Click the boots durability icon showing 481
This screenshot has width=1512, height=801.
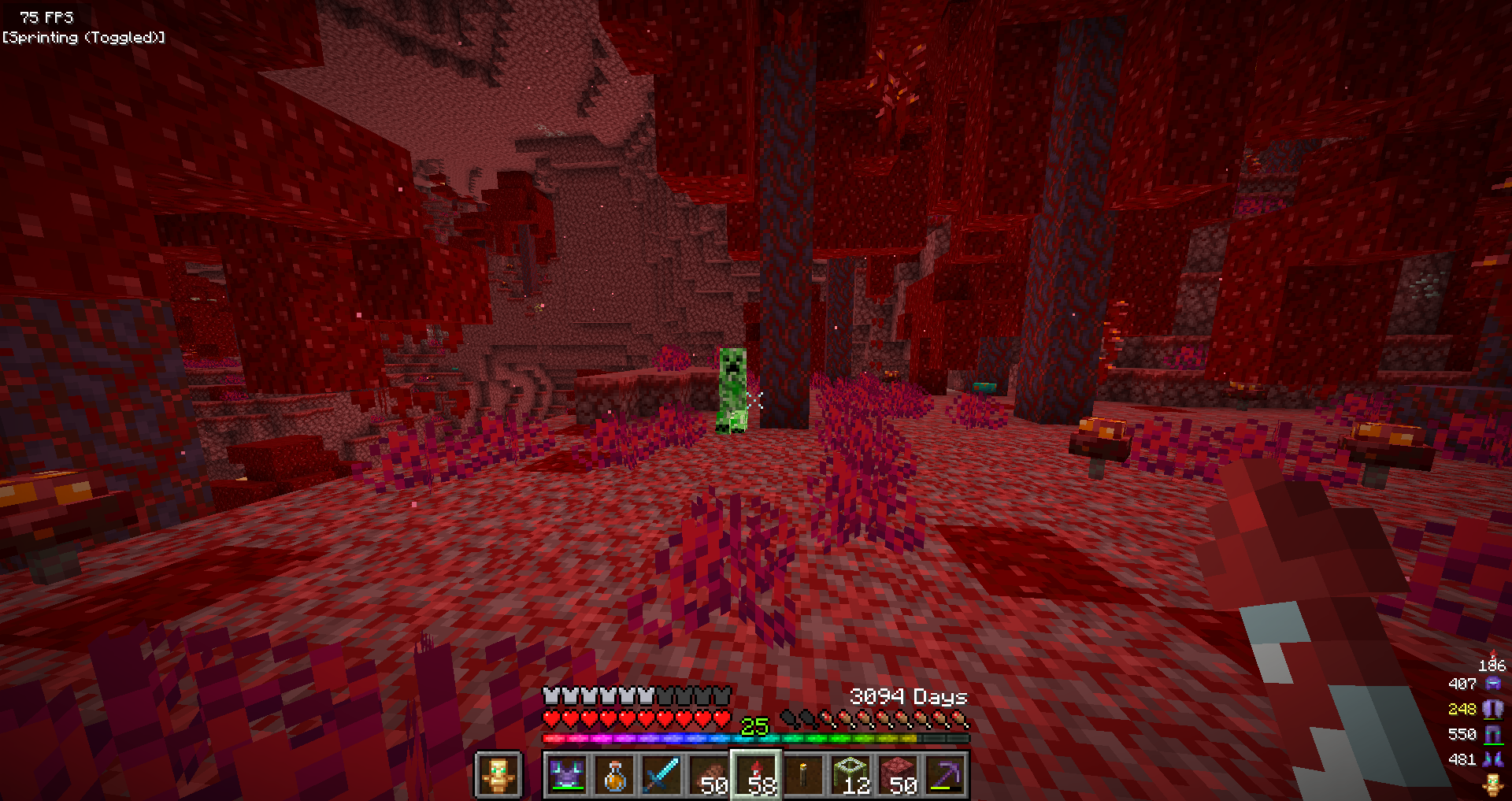point(1492,760)
